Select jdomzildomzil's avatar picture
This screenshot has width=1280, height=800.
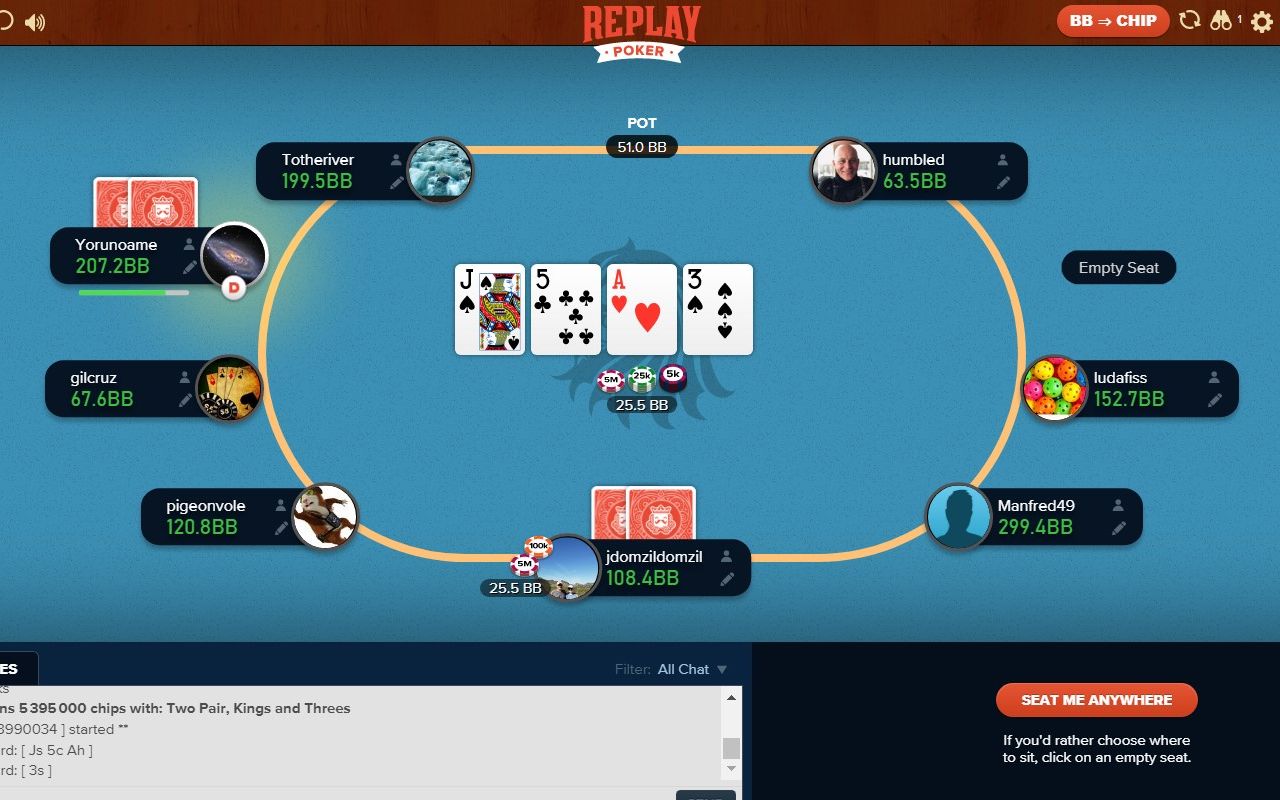click(569, 568)
